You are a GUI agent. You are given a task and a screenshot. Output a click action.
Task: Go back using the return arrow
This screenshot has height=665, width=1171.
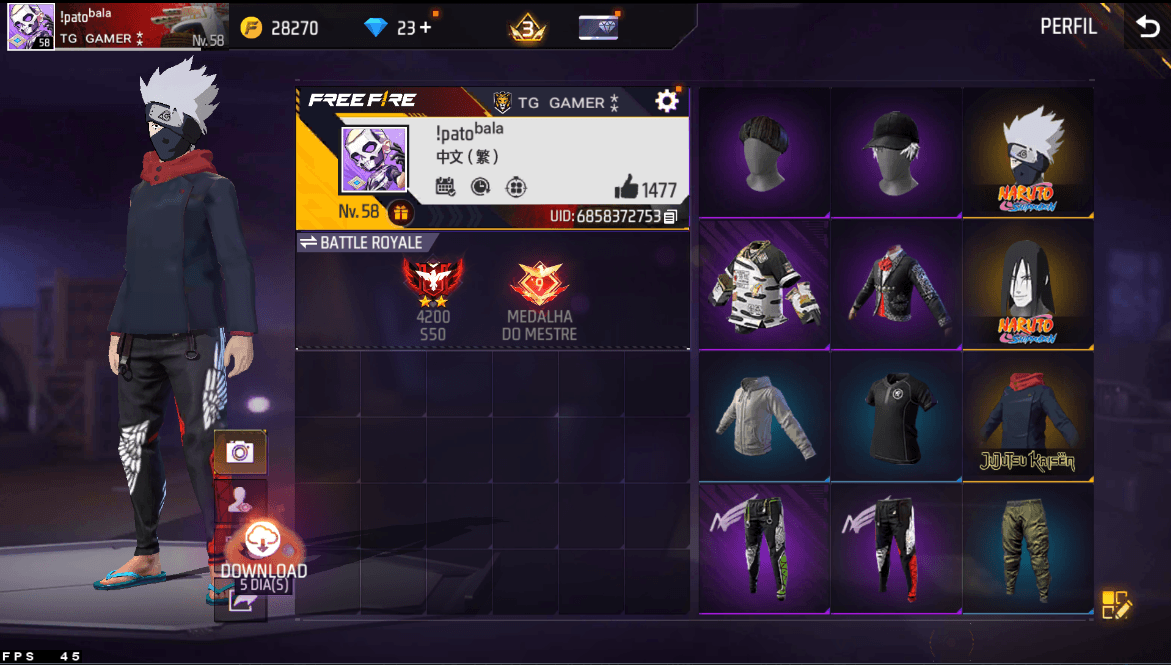coord(1146,27)
